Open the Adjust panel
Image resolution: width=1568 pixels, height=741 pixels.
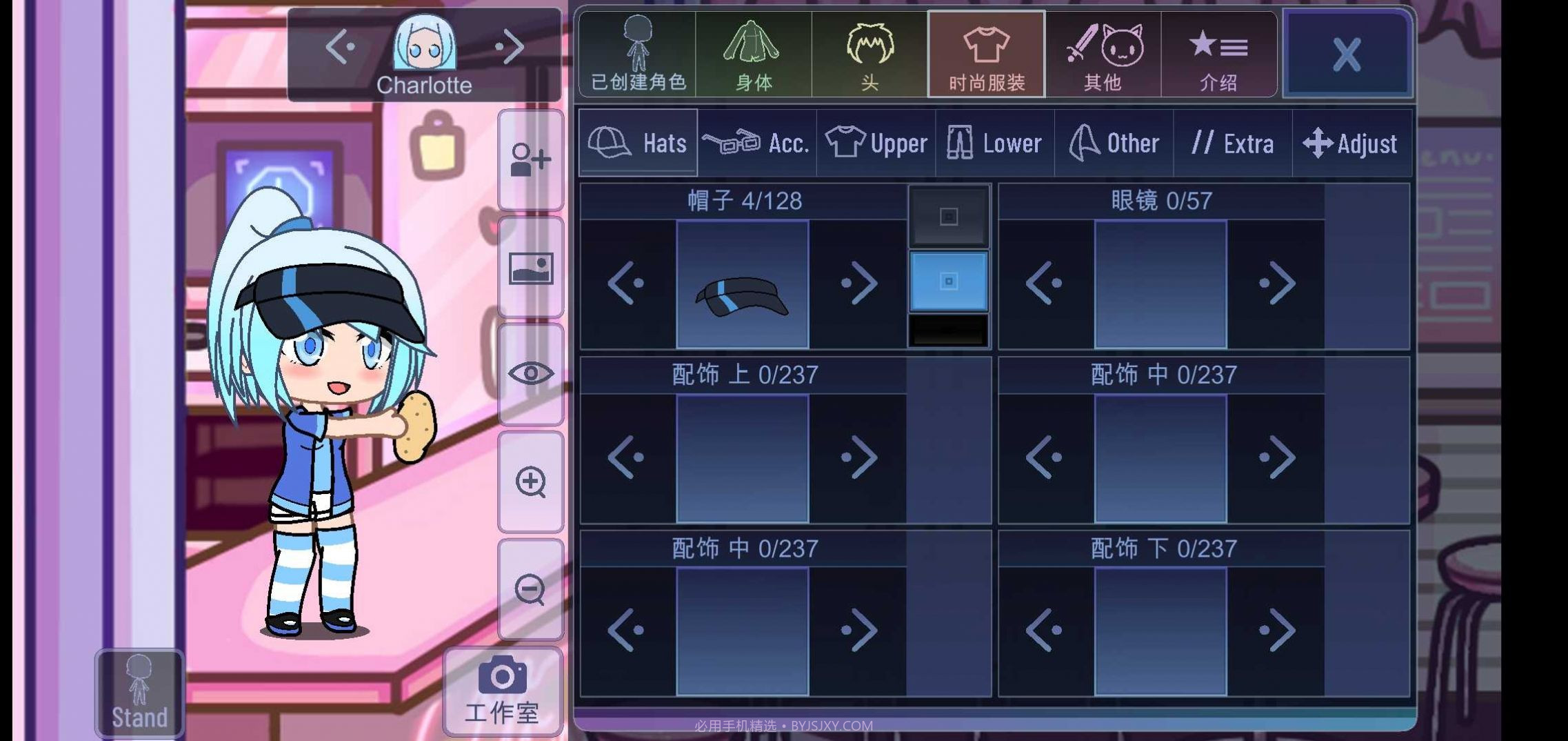[1351, 143]
